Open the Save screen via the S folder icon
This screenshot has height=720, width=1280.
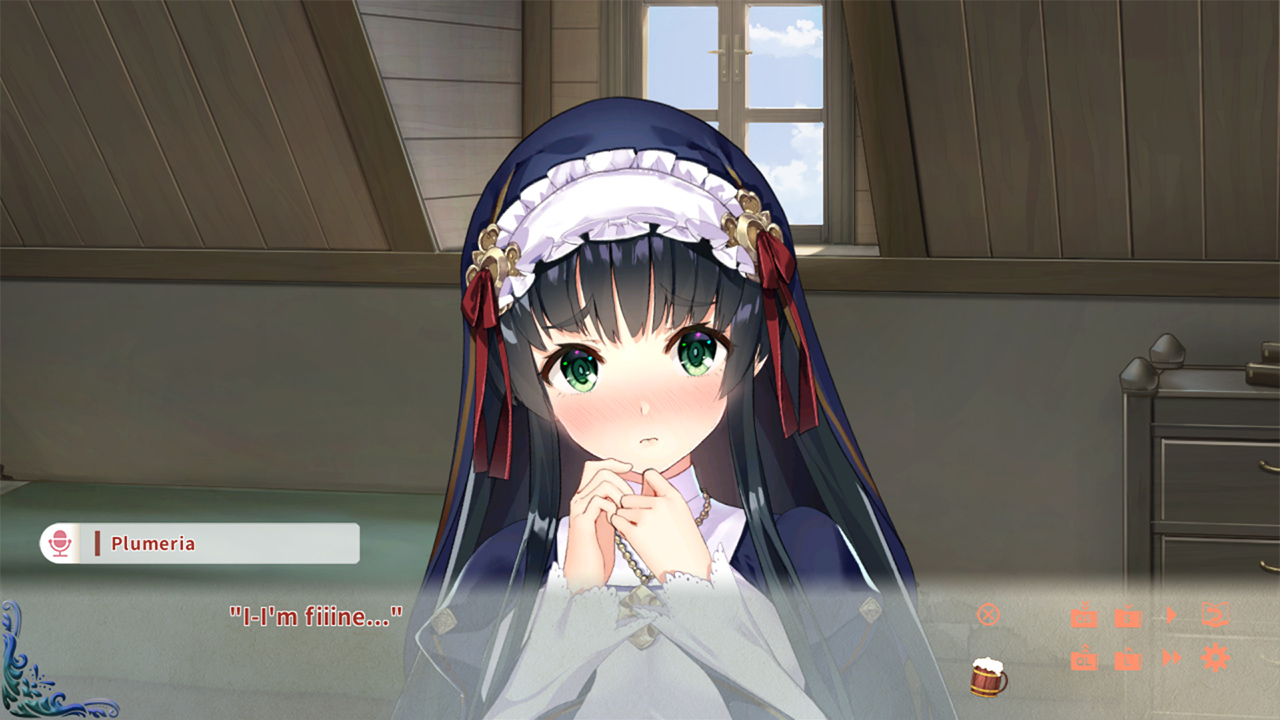point(1128,617)
